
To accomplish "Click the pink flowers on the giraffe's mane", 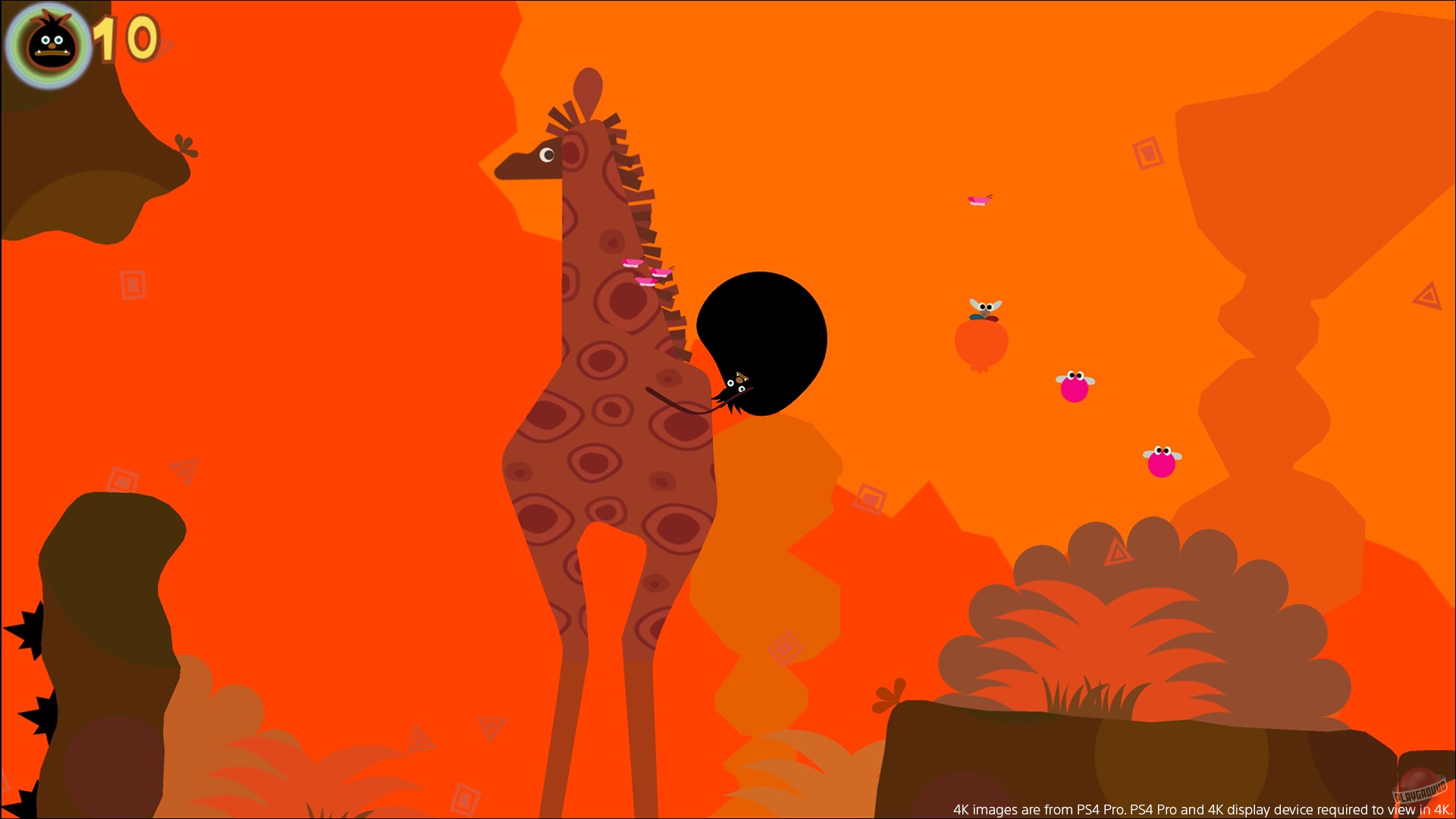I will (645, 270).
